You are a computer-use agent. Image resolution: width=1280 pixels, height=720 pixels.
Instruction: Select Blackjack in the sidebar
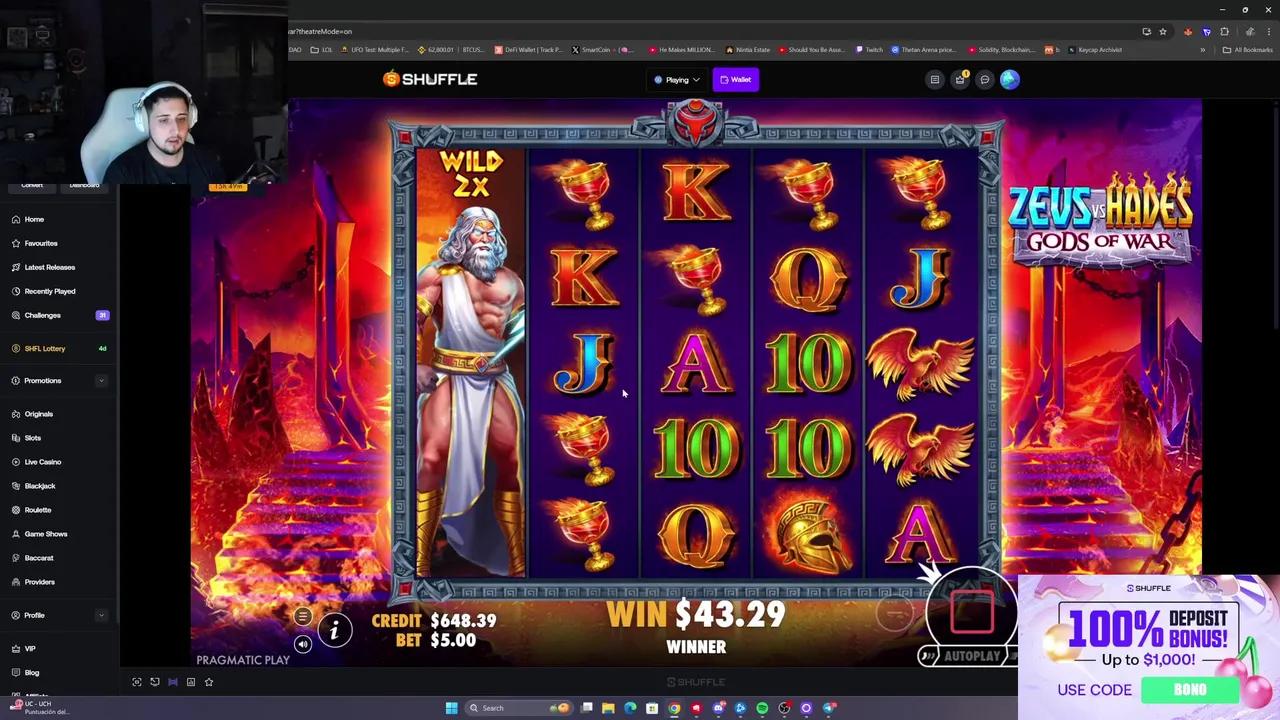[40, 485]
